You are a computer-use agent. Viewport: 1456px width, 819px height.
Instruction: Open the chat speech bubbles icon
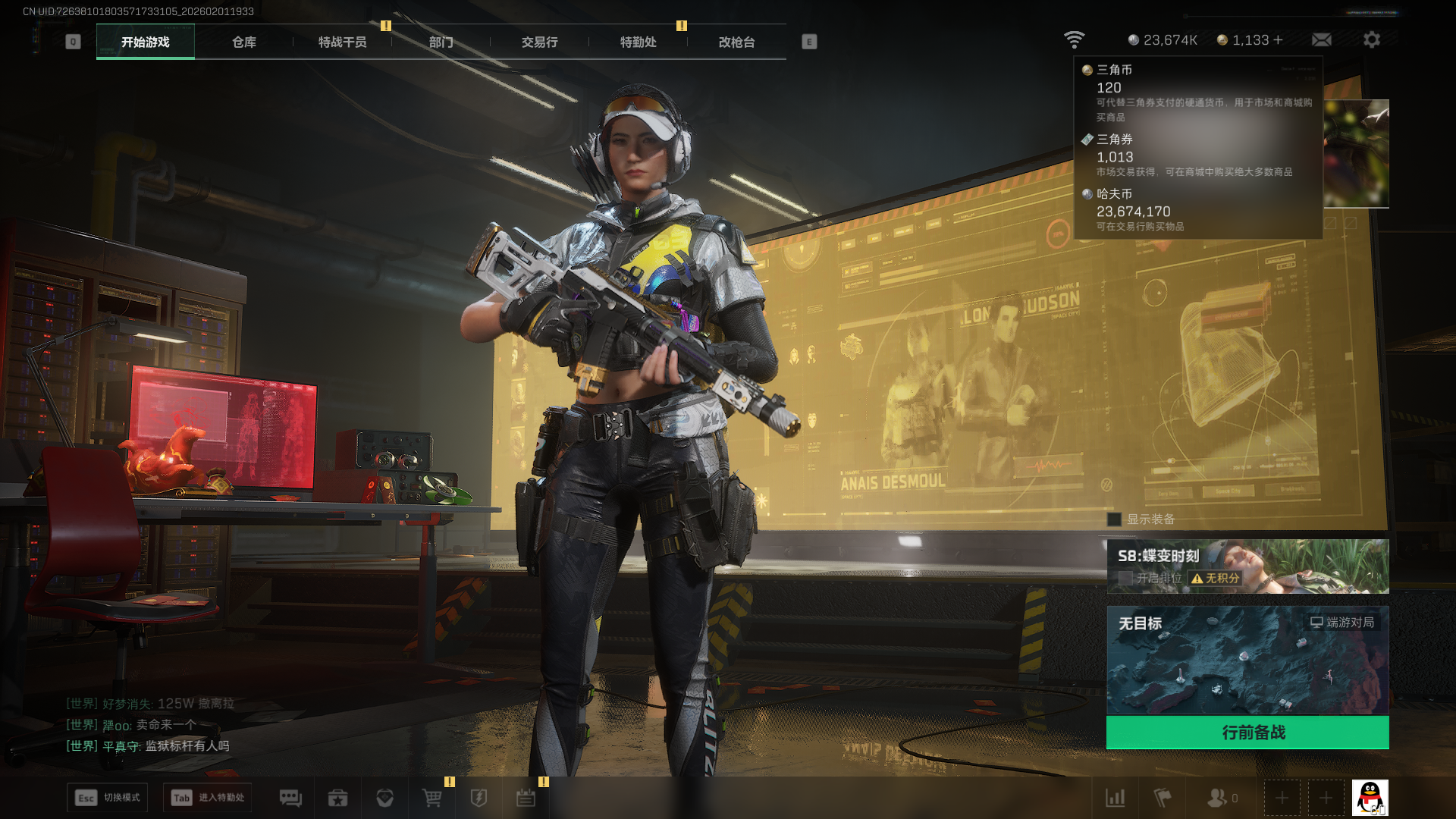coord(290,798)
